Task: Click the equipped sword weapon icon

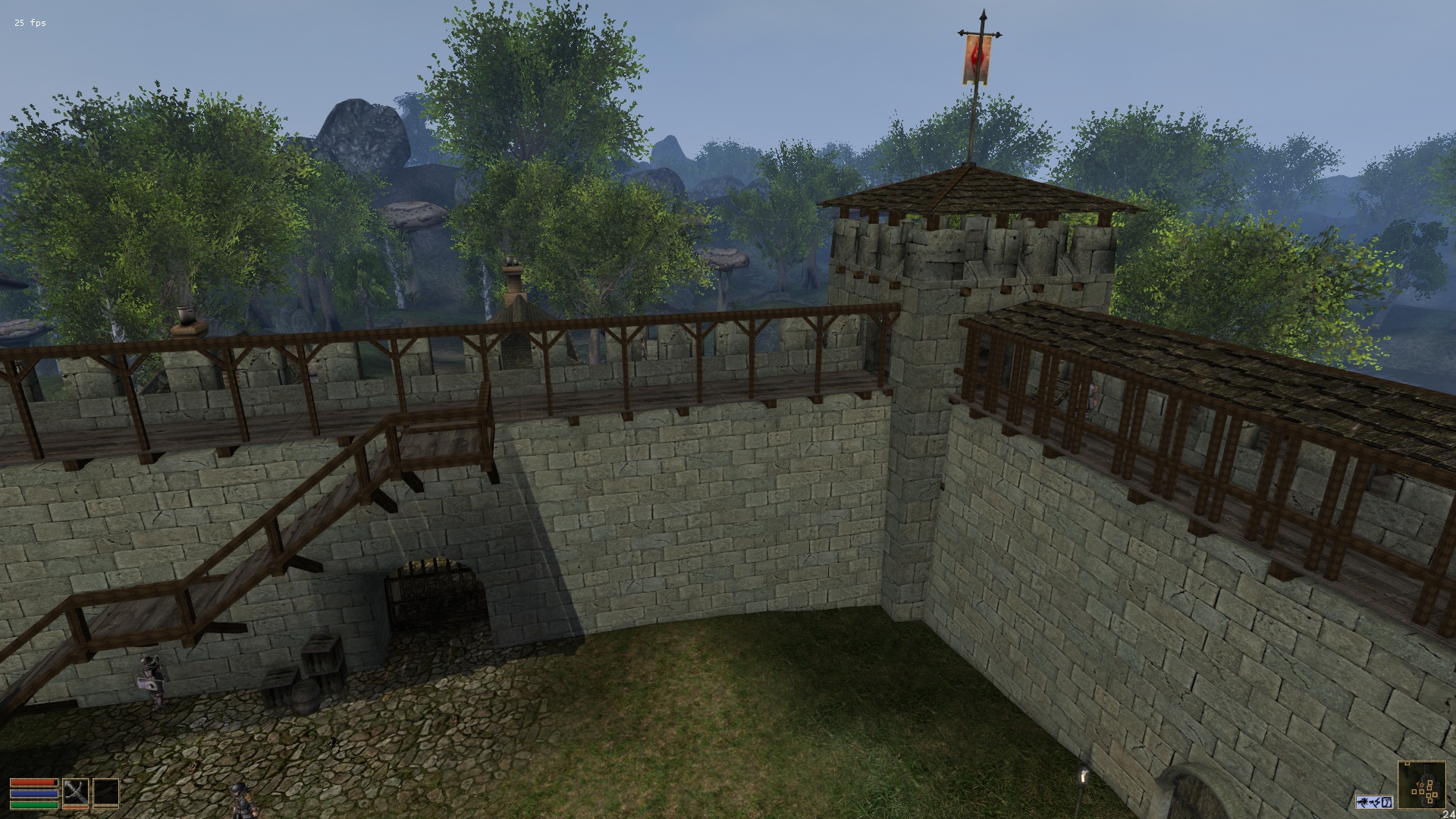Action: tap(76, 792)
